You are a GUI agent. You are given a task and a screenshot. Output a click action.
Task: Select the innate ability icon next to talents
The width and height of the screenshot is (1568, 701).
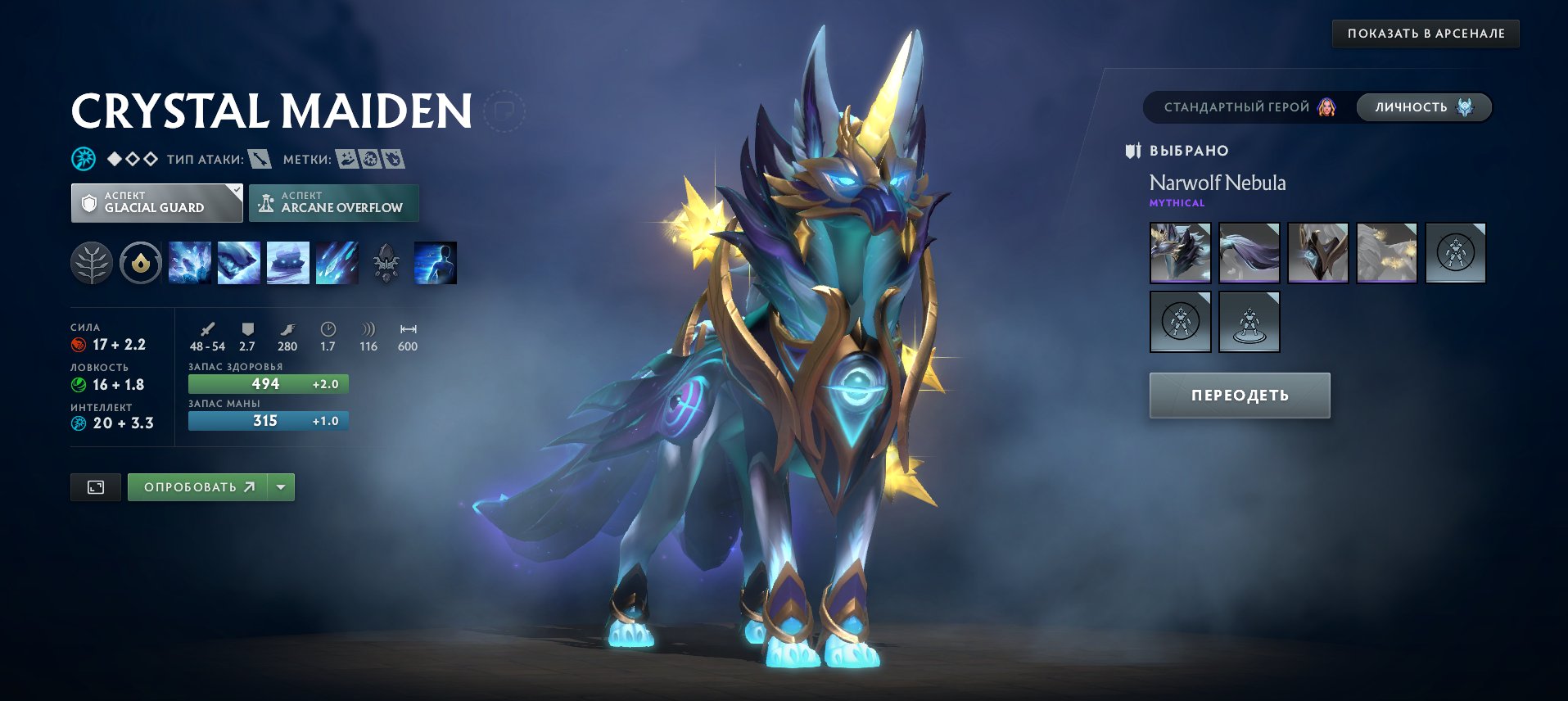point(140,262)
